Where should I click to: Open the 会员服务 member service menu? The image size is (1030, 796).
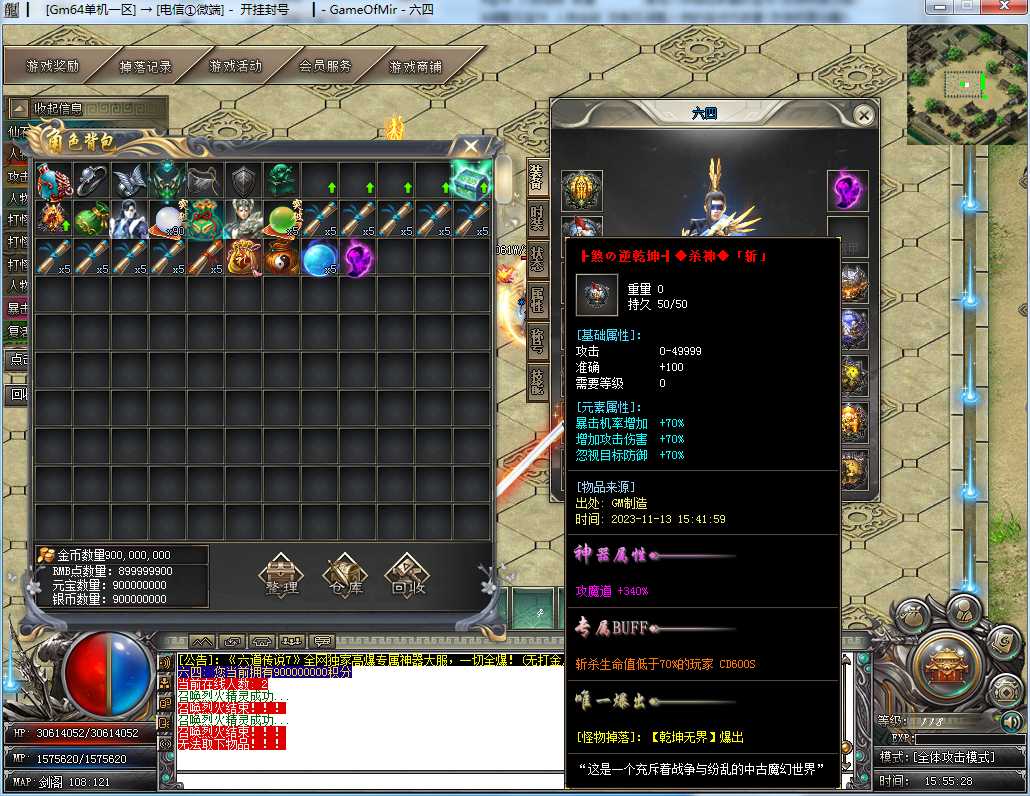[325, 67]
